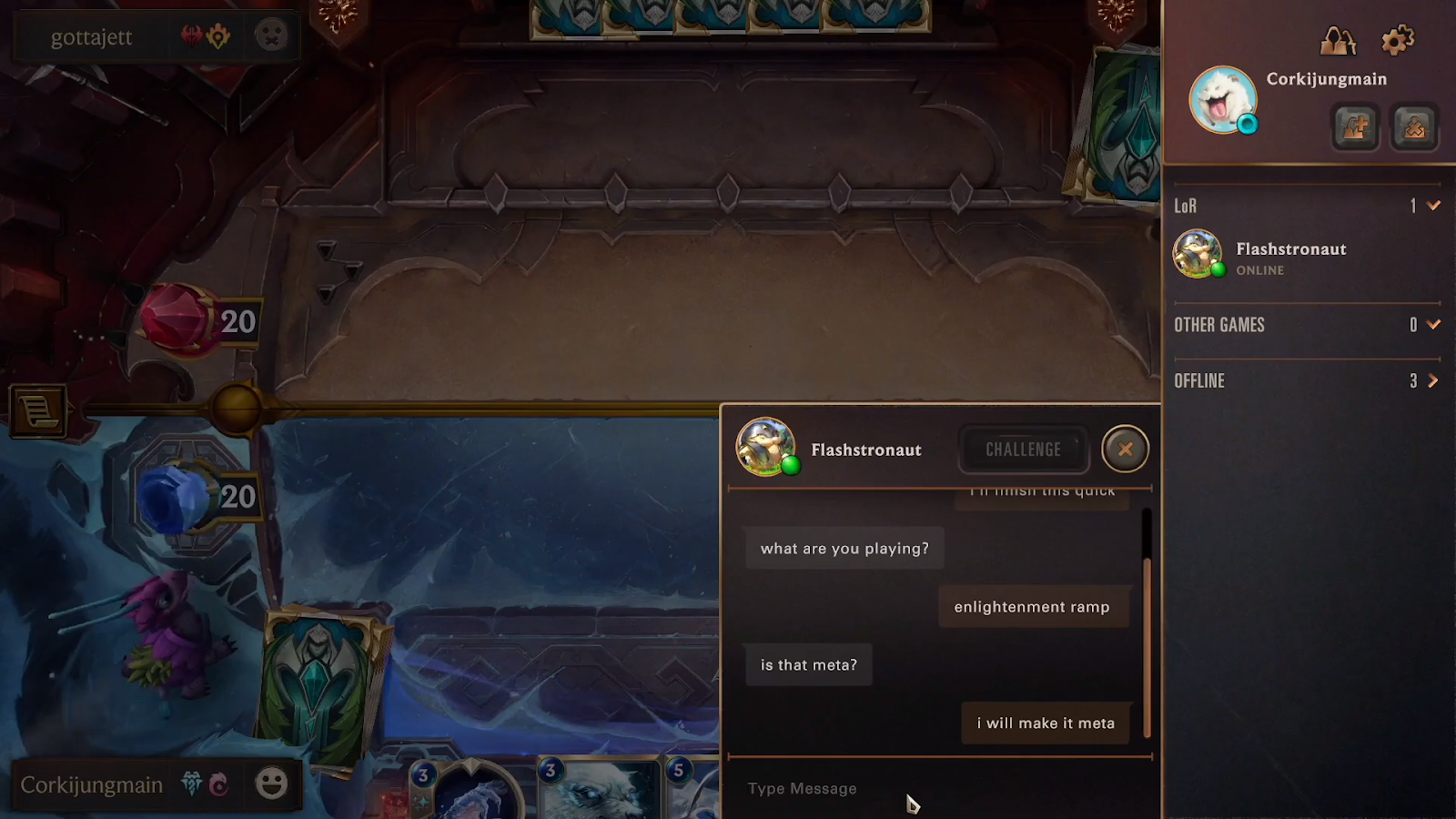1456x819 pixels.
Task: Expand the OTHER GAMES section
Action: coord(1431,324)
